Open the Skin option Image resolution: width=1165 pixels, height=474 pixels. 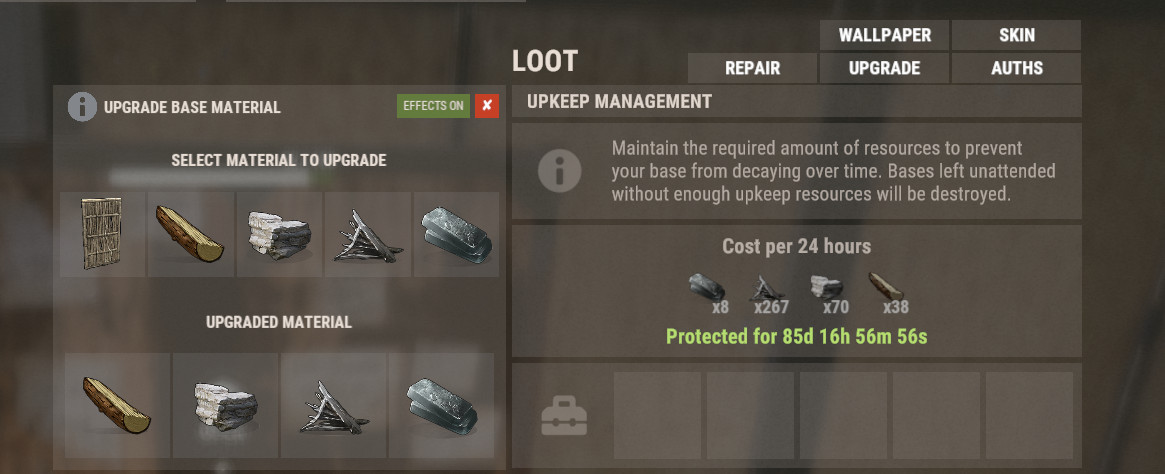click(x=1016, y=35)
